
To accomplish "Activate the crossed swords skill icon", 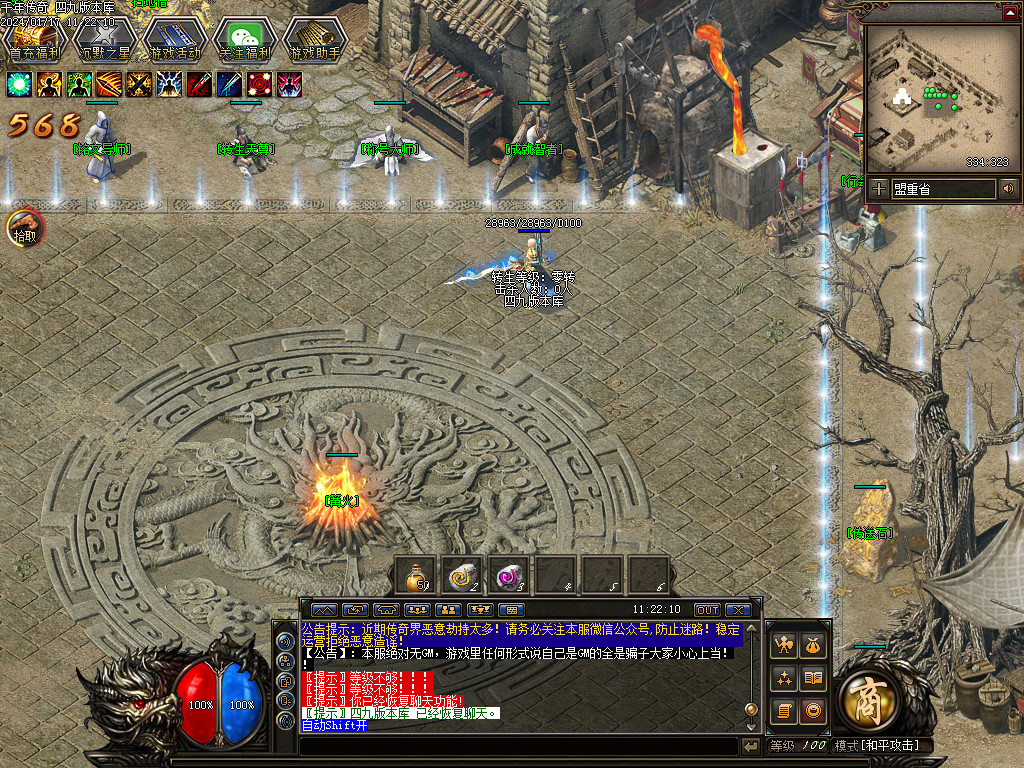I will pos(139,85).
